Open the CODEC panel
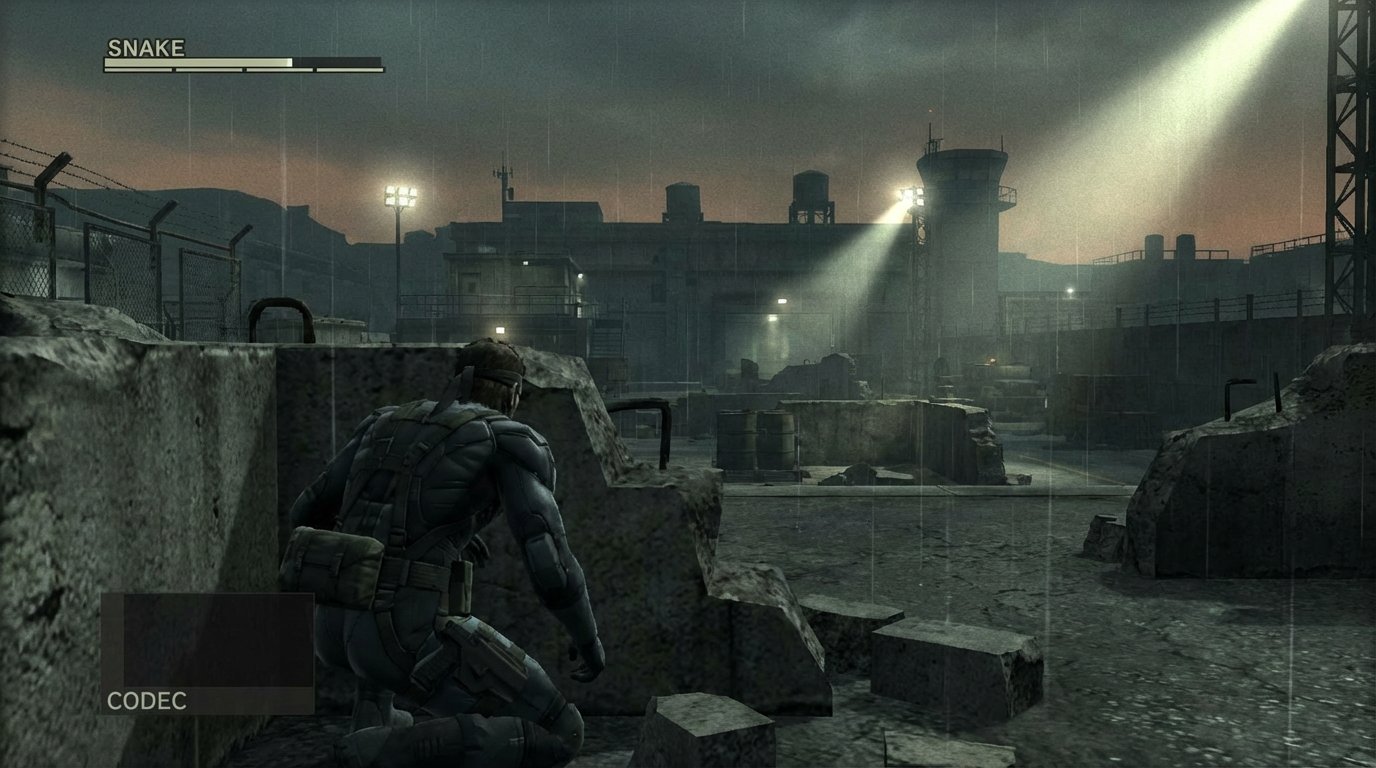This screenshot has width=1376, height=768. coord(207,654)
